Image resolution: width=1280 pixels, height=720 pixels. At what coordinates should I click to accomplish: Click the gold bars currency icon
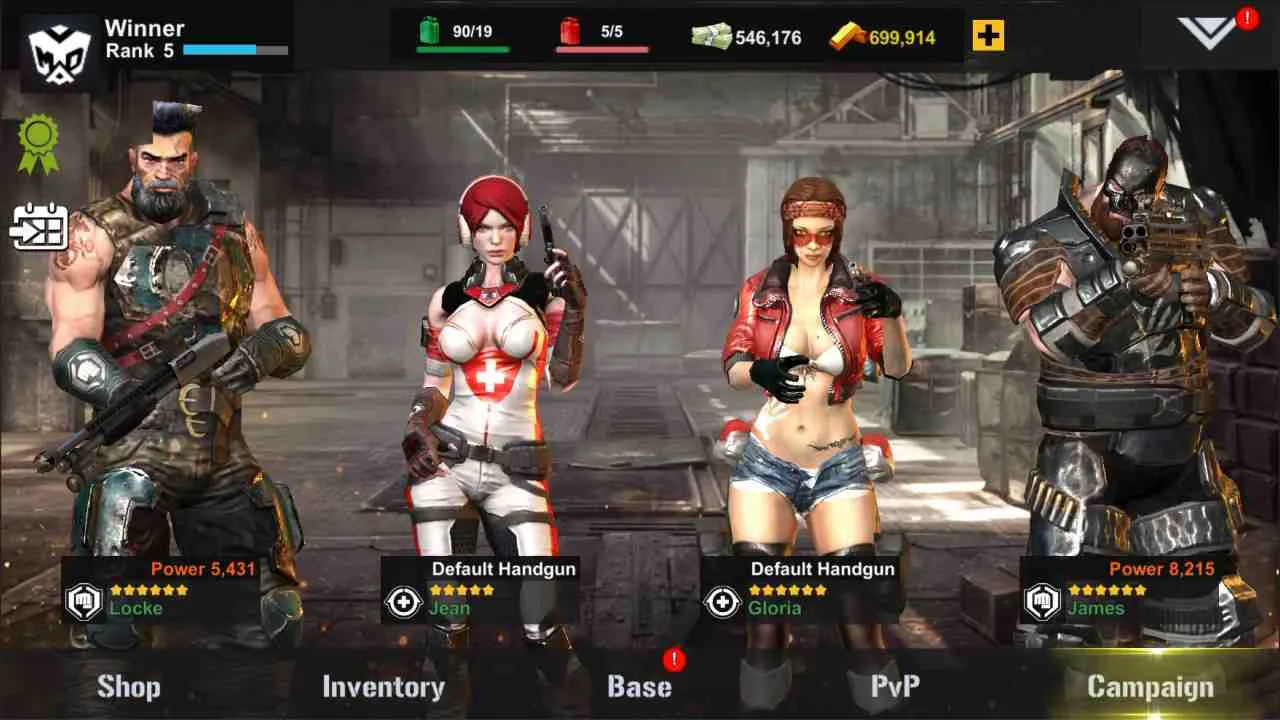coord(848,34)
